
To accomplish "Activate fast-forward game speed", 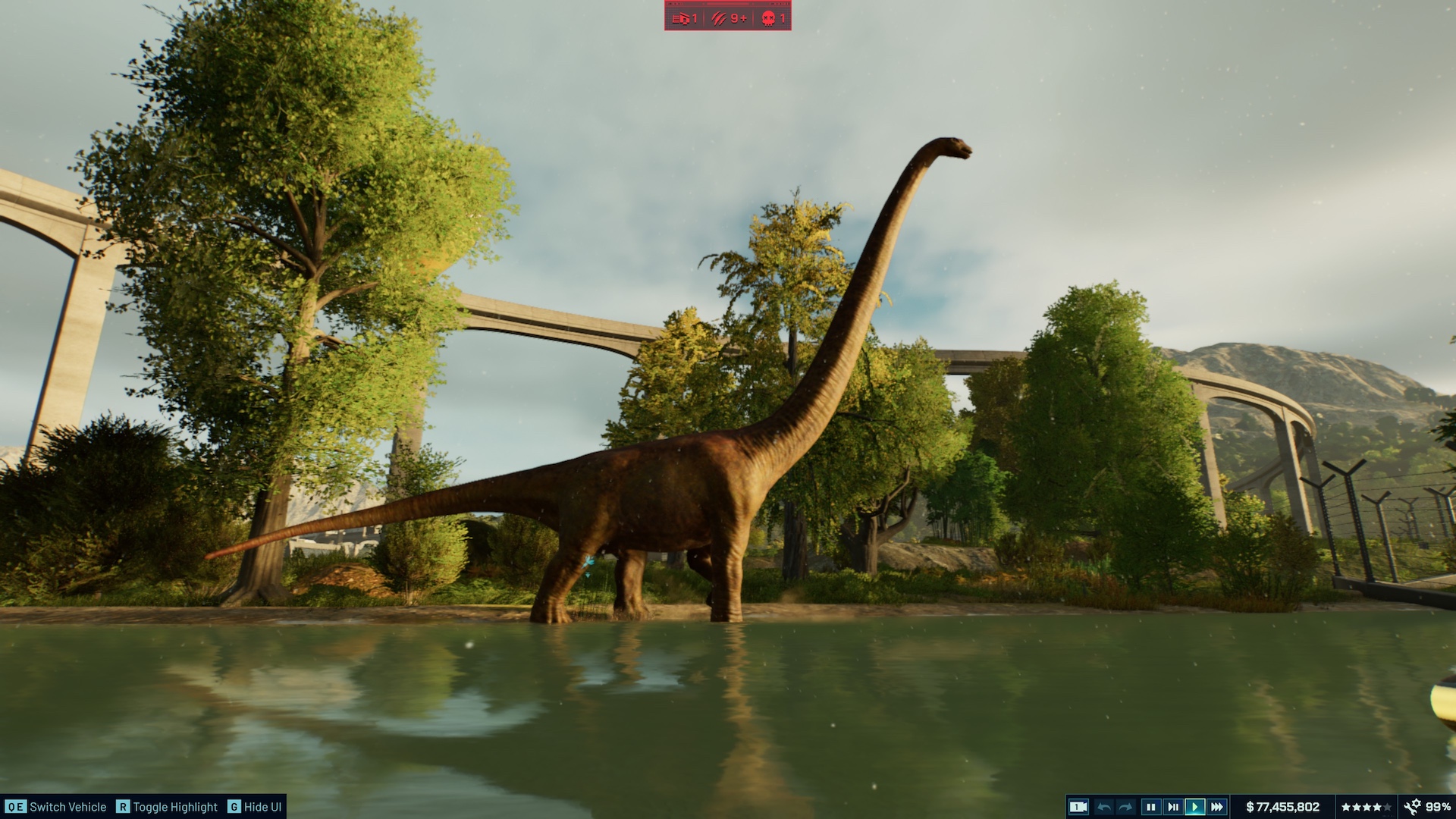I will coord(1218,806).
